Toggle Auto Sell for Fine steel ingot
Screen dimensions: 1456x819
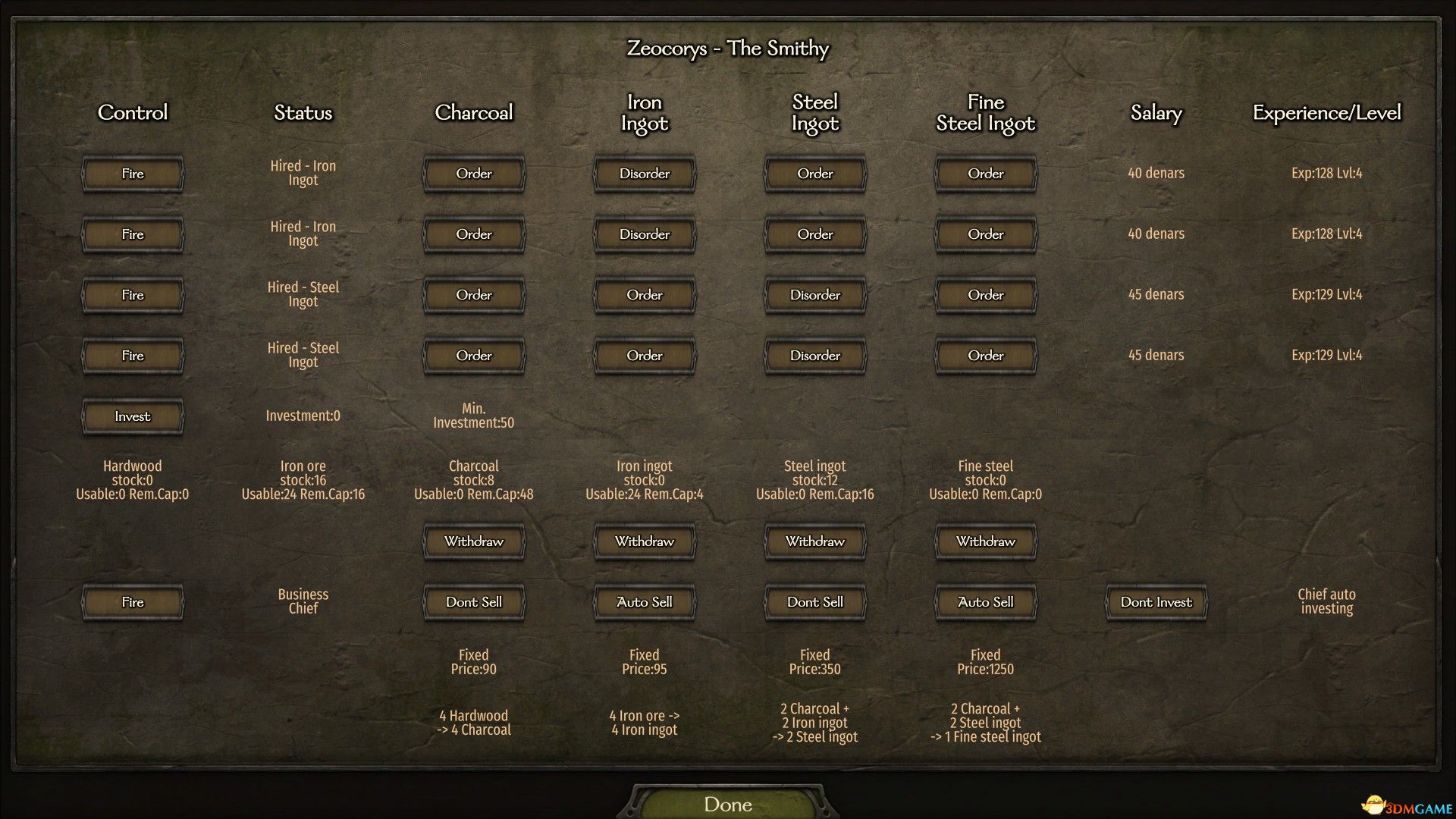[x=986, y=602]
